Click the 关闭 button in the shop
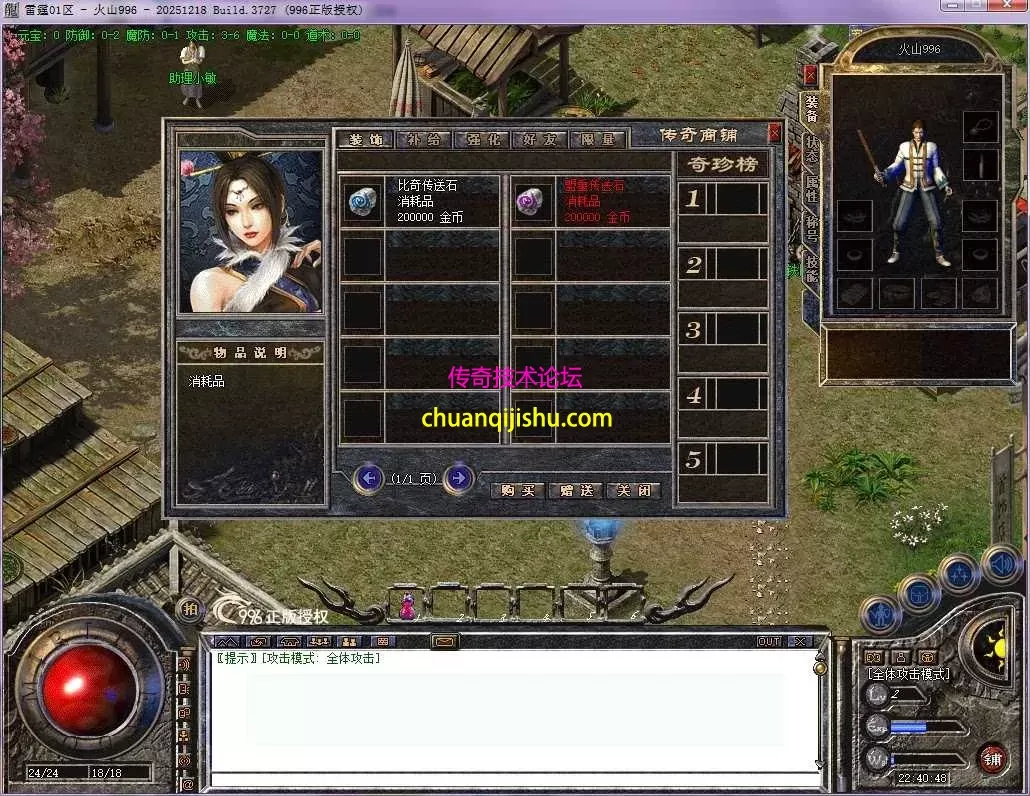This screenshot has width=1030, height=796. (634, 490)
